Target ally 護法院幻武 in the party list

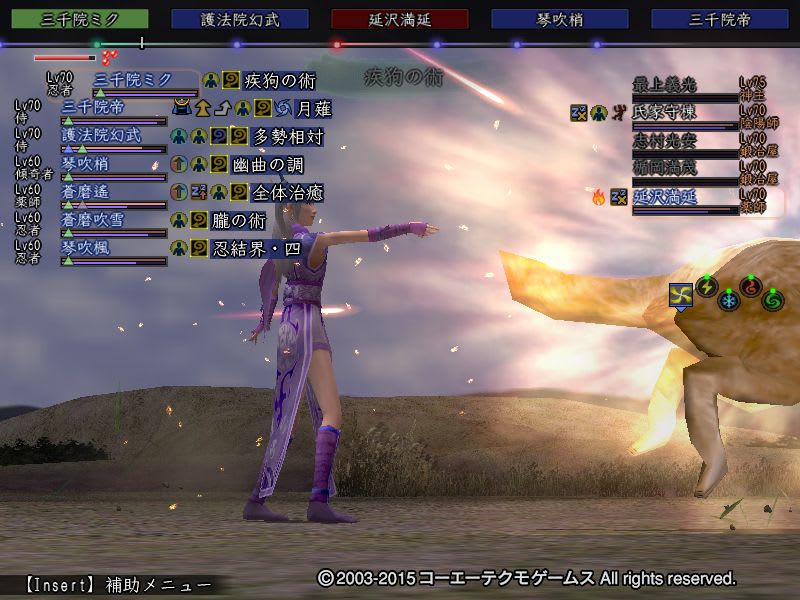102,135
